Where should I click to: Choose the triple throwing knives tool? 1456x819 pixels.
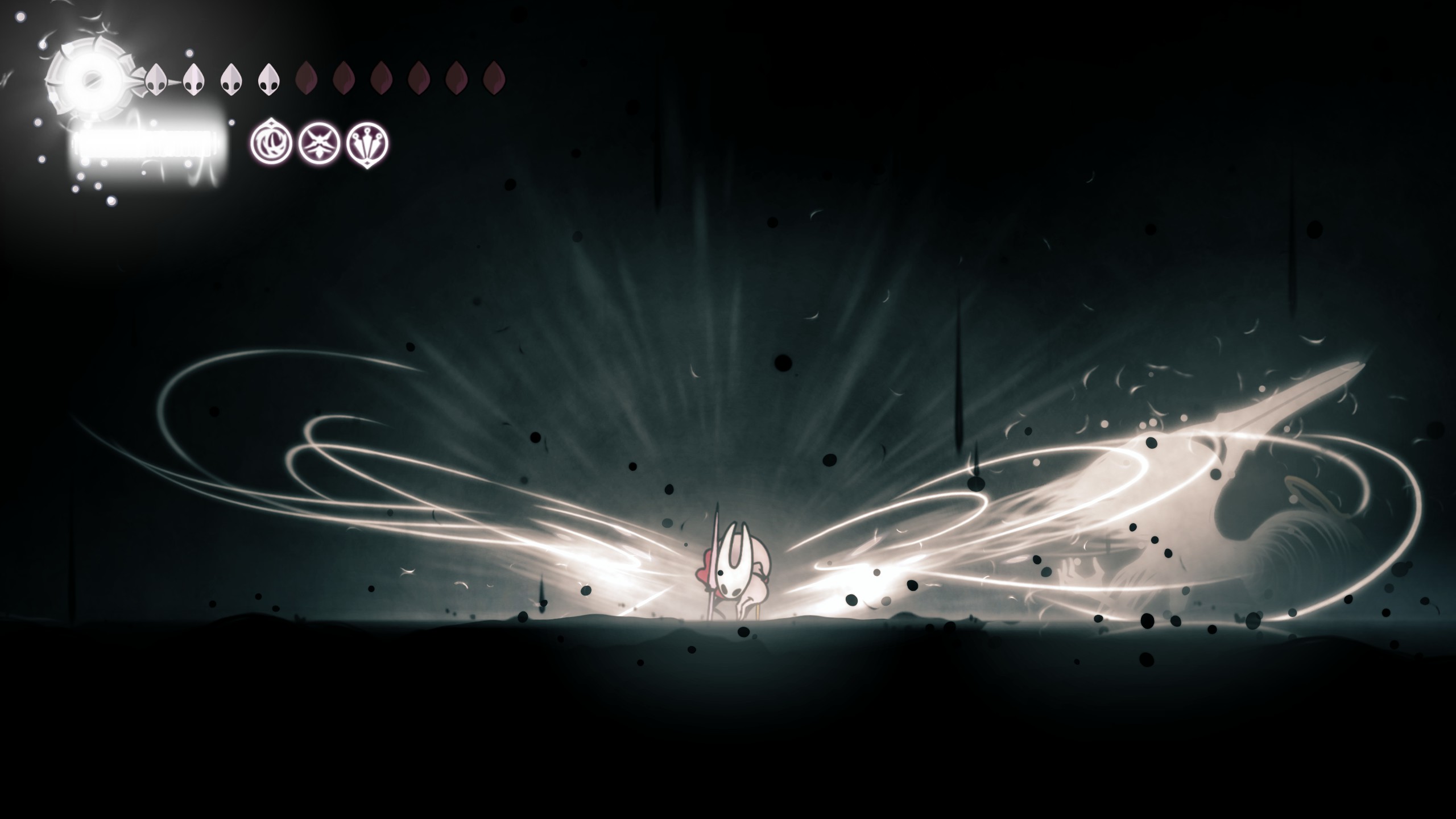click(x=367, y=143)
